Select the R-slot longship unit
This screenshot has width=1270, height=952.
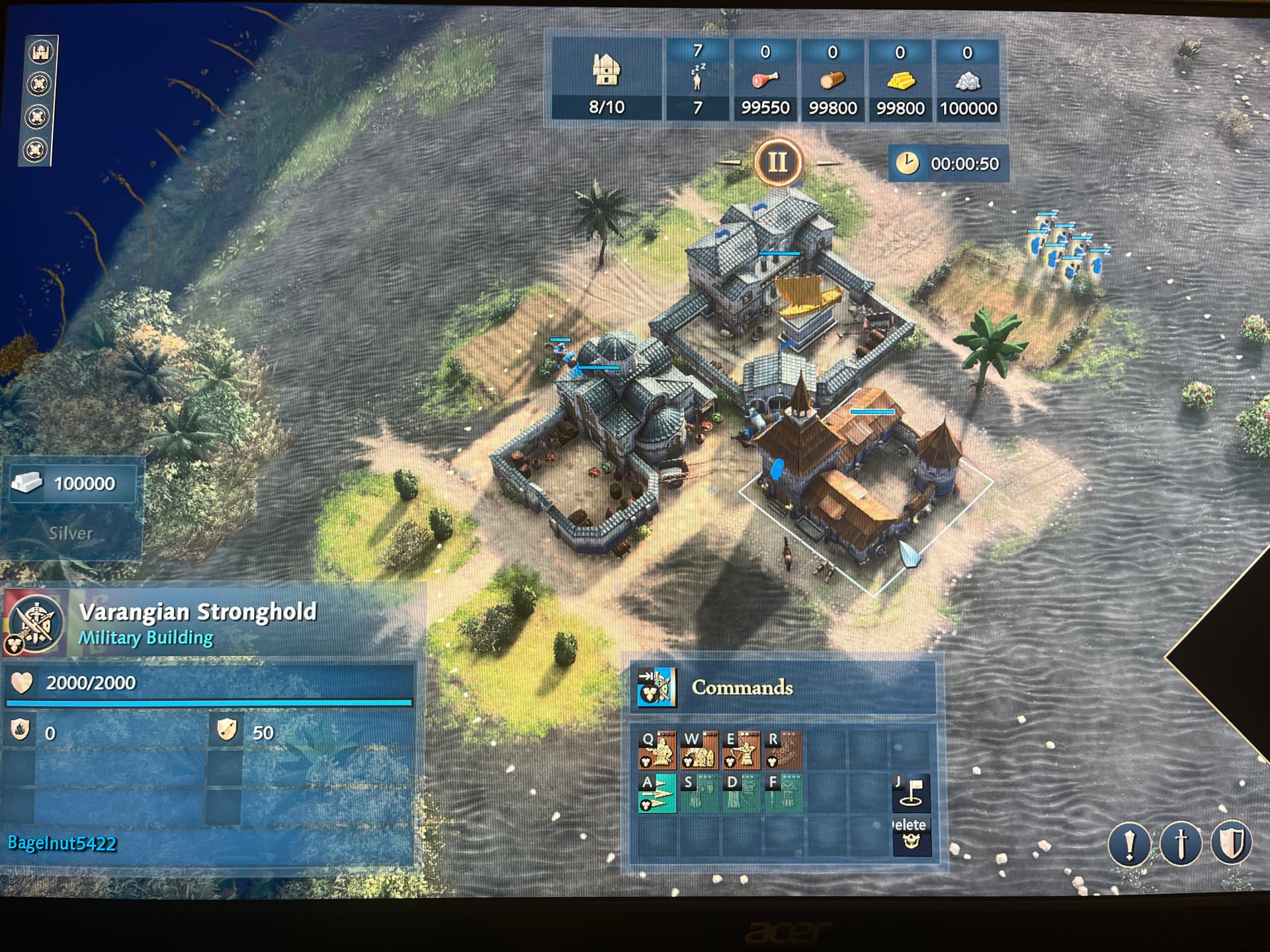coord(783,750)
